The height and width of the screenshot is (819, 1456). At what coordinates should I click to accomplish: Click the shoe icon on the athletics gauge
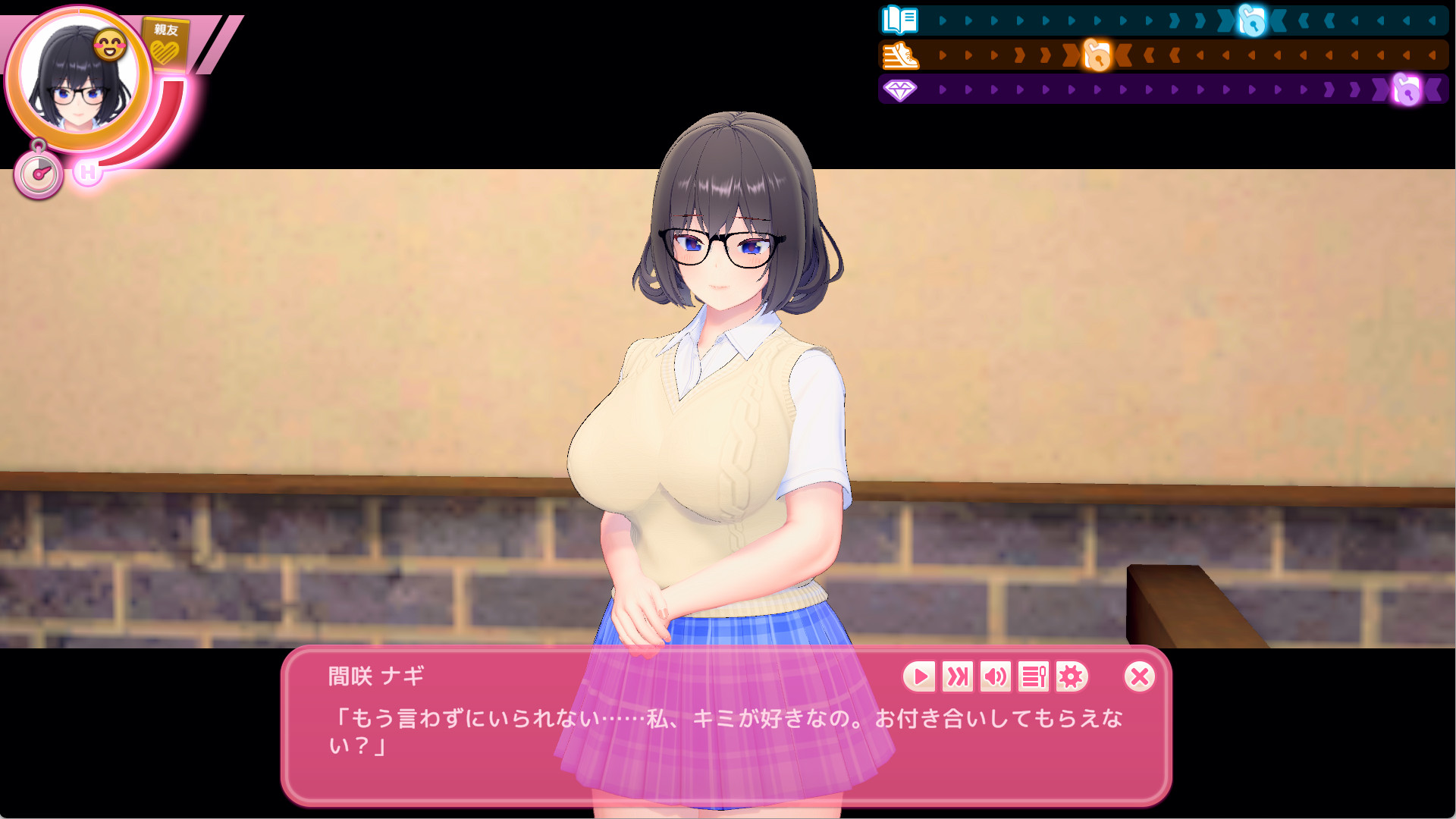[899, 55]
